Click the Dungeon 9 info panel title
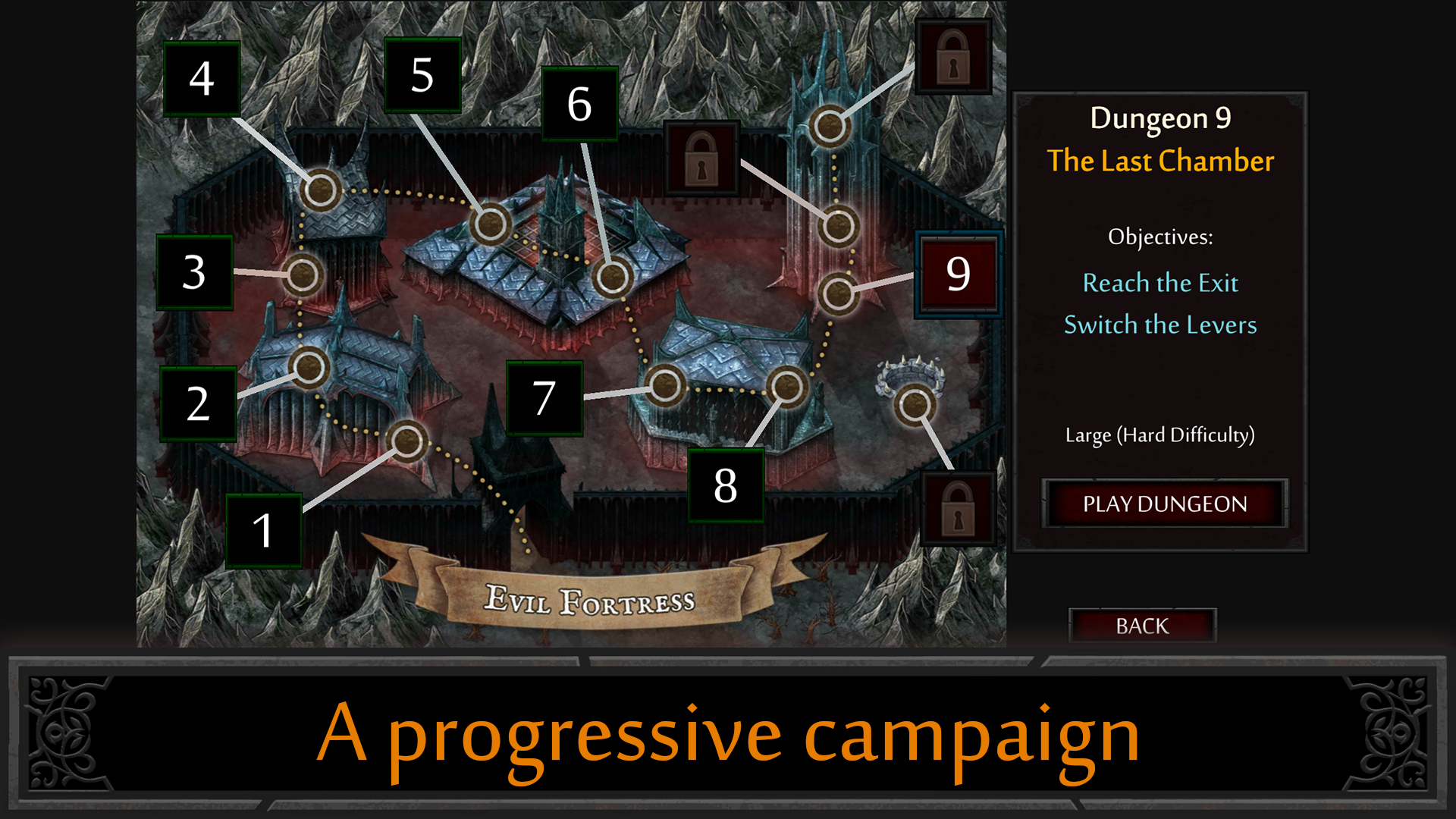 pyautogui.click(x=1159, y=119)
